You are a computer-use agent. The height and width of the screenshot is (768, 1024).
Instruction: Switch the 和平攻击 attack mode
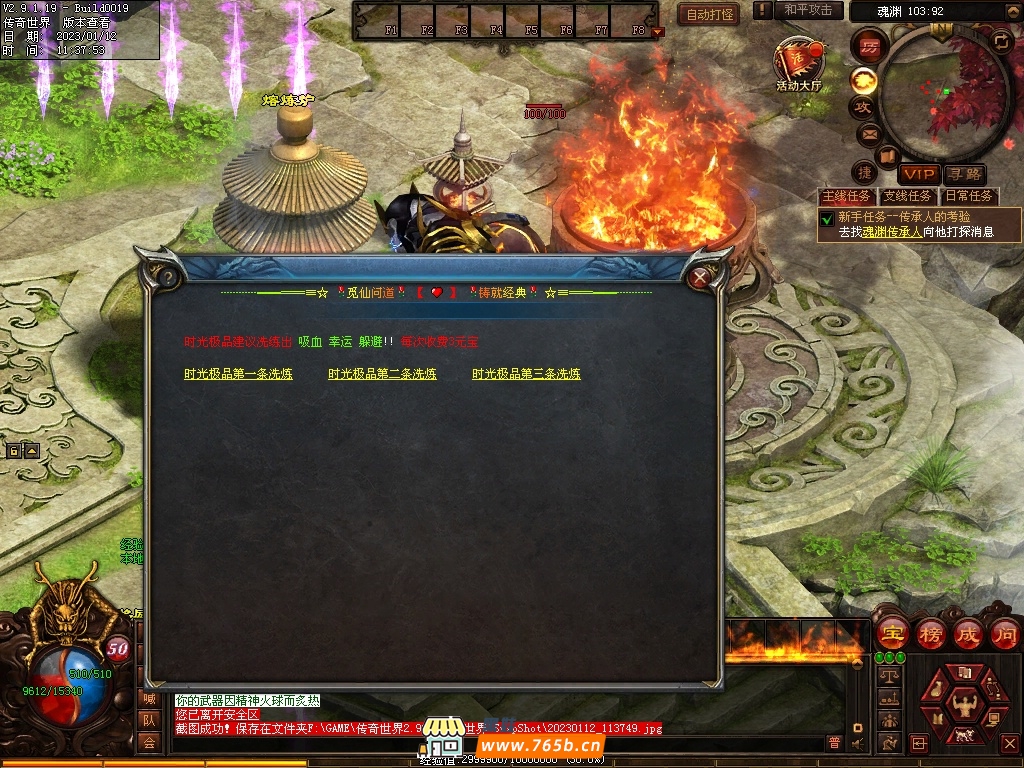(x=808, y=10)
